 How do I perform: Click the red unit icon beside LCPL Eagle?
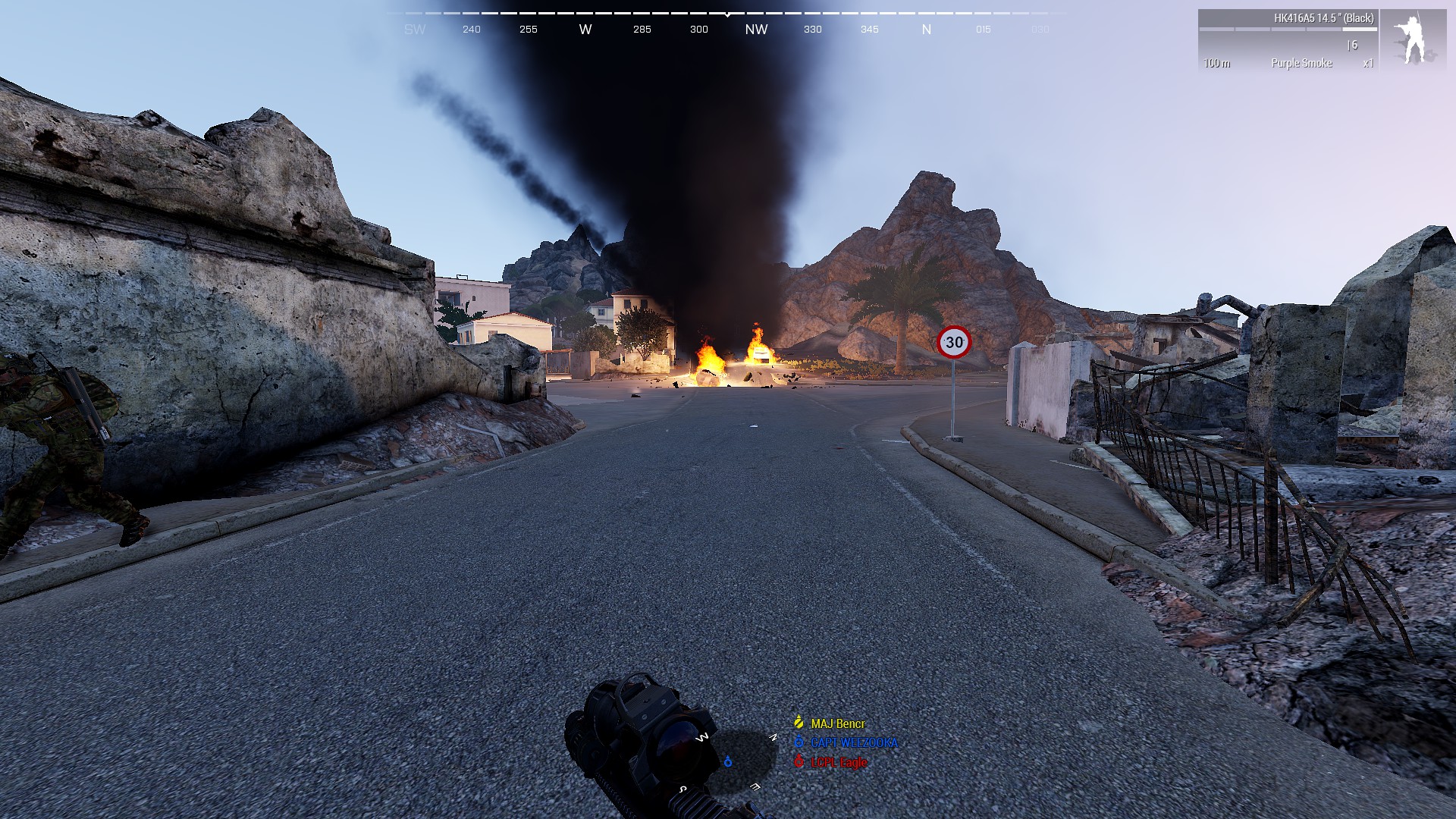coord(799,761)
